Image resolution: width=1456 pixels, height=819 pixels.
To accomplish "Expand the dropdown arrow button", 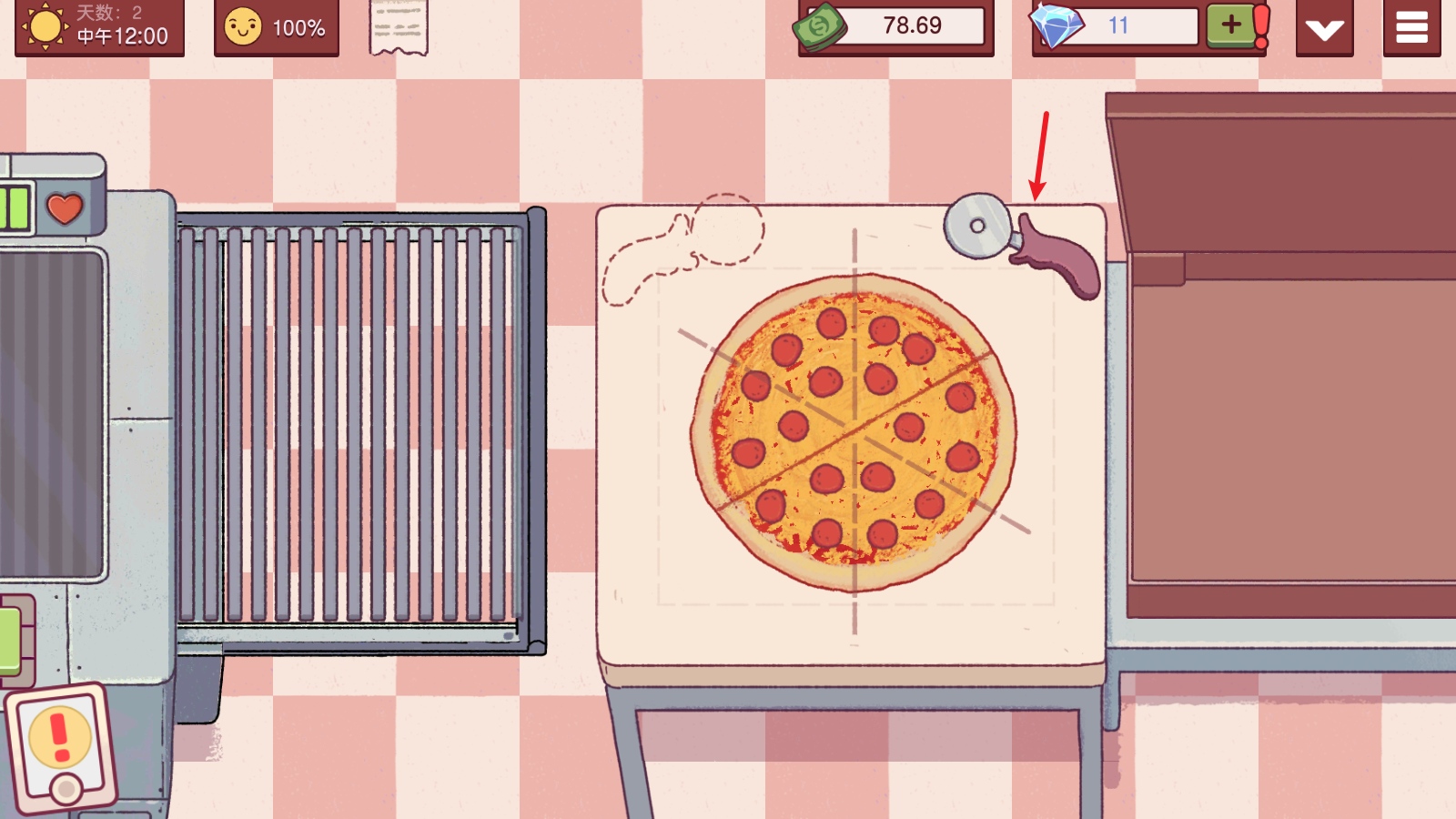I will [x=1324, y=29].
